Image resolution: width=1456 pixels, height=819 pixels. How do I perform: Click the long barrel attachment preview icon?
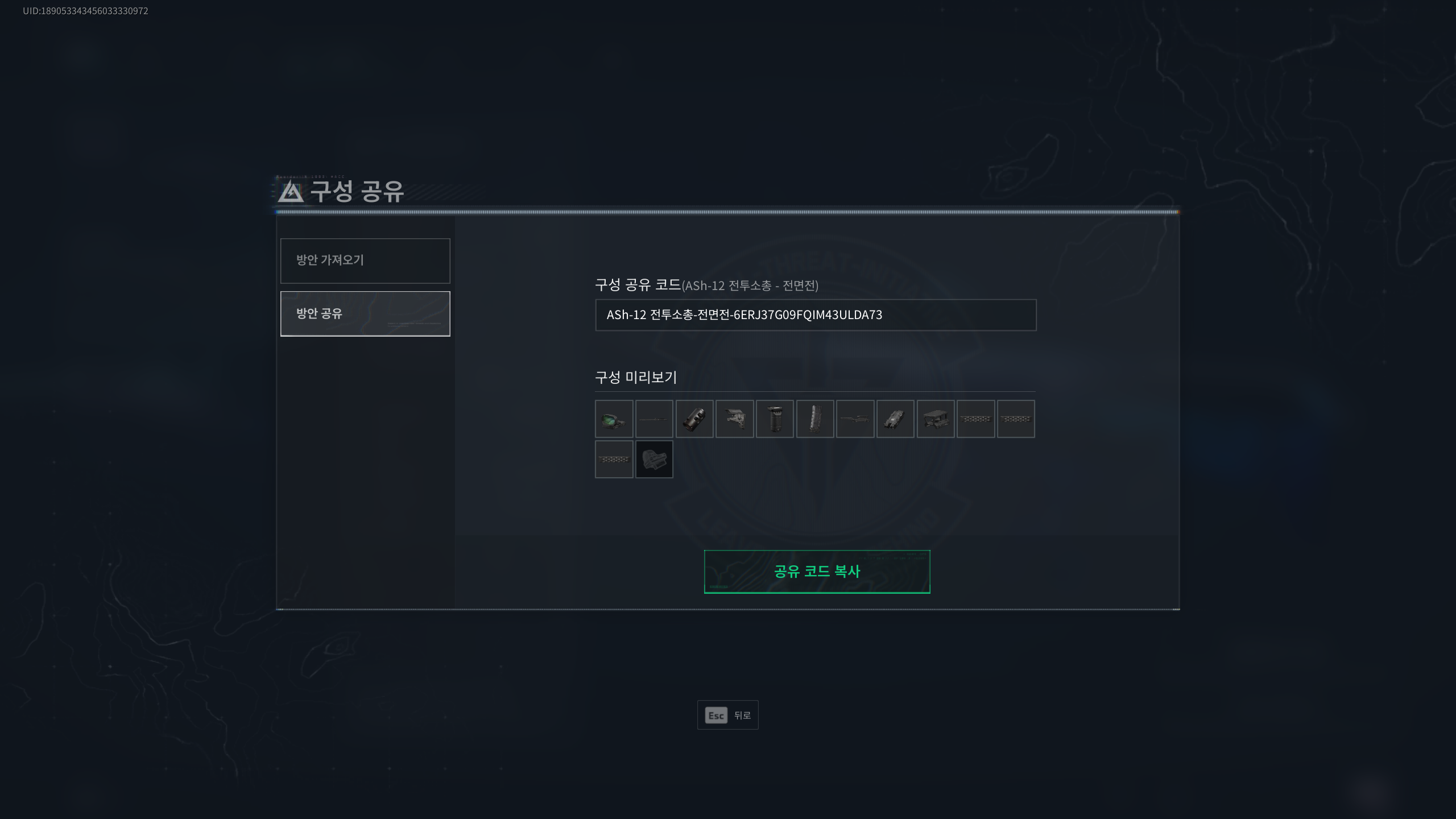(x=654, y=419)
